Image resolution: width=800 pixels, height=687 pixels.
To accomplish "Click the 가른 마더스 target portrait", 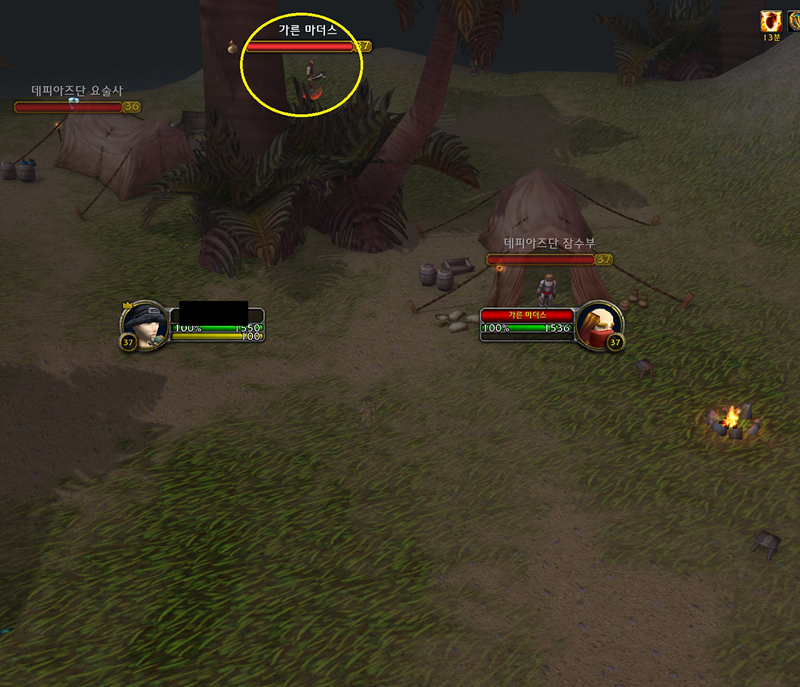I will [x=600, y=324].
